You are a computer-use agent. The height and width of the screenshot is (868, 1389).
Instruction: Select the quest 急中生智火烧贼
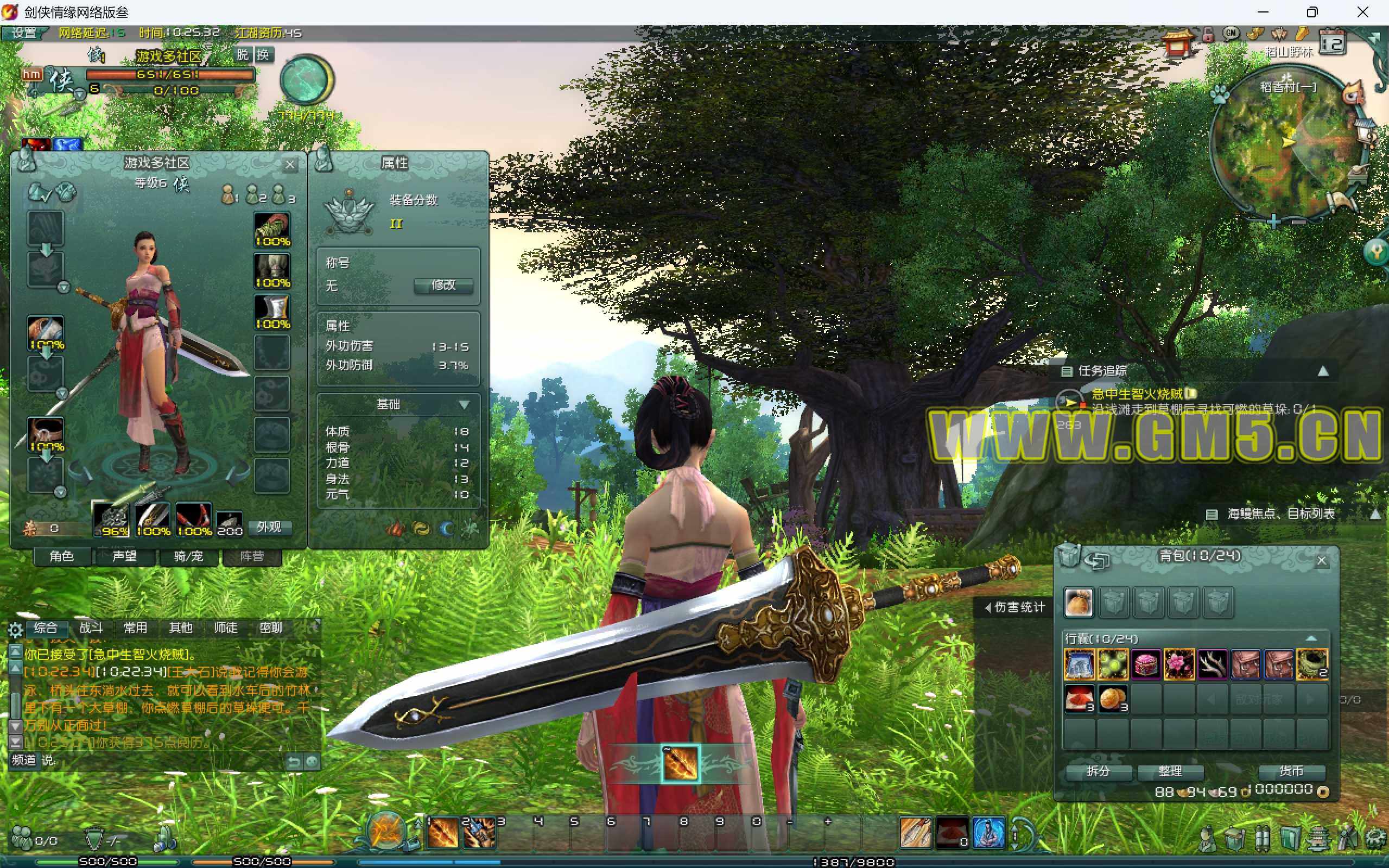click(x=1137, y=394)
